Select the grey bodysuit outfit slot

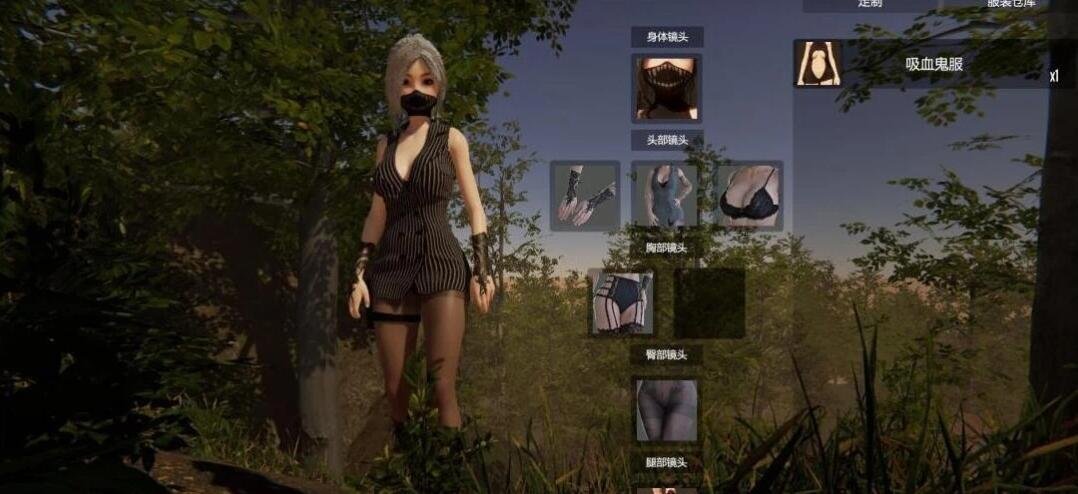(666, 195)
